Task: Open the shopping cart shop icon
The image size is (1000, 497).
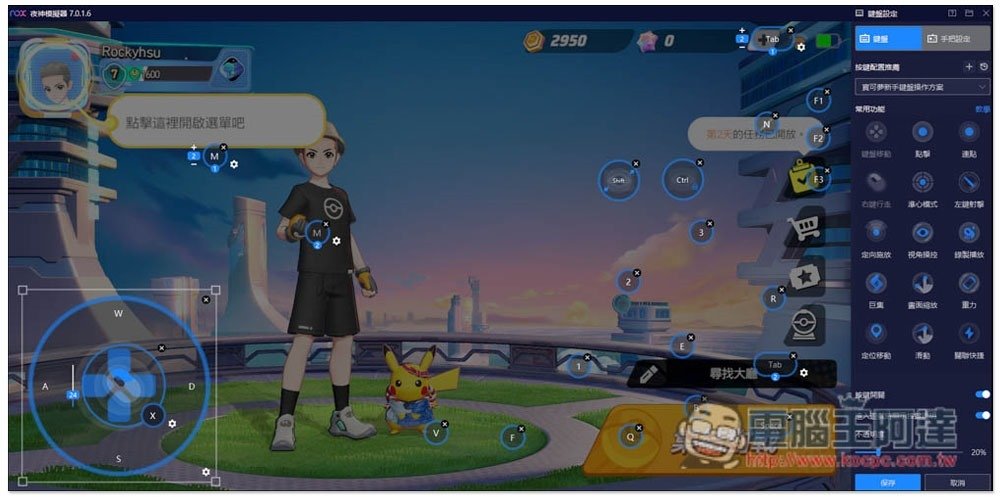Action: (803, 228)
